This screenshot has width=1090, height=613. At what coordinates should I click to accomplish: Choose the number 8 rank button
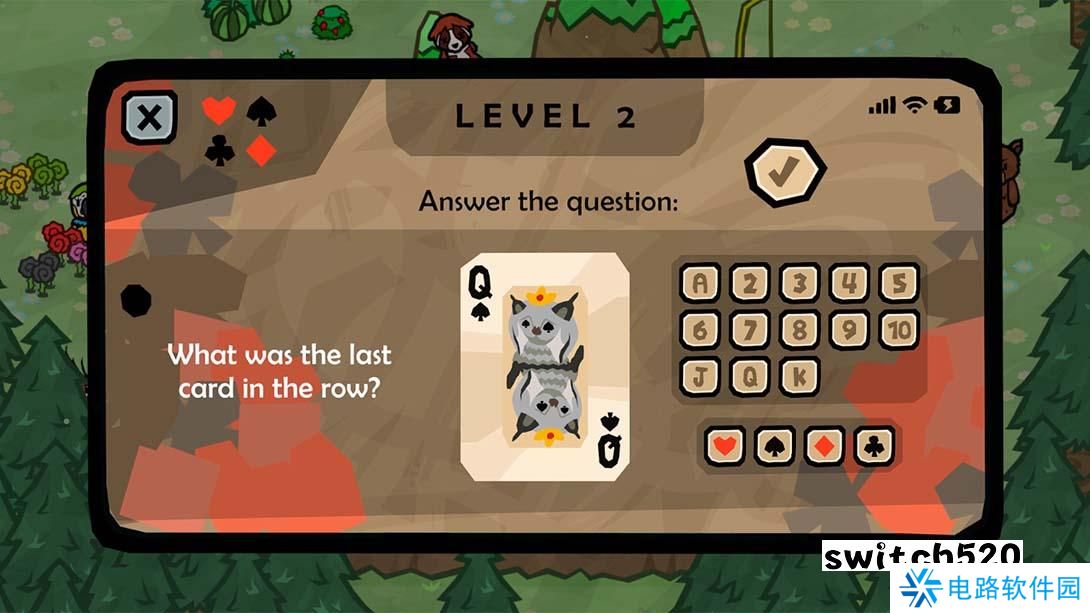(799, 330)
